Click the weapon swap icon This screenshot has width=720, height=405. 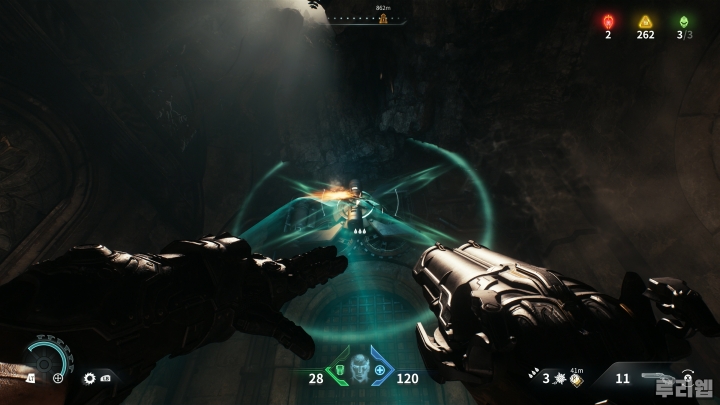[687, 373]
